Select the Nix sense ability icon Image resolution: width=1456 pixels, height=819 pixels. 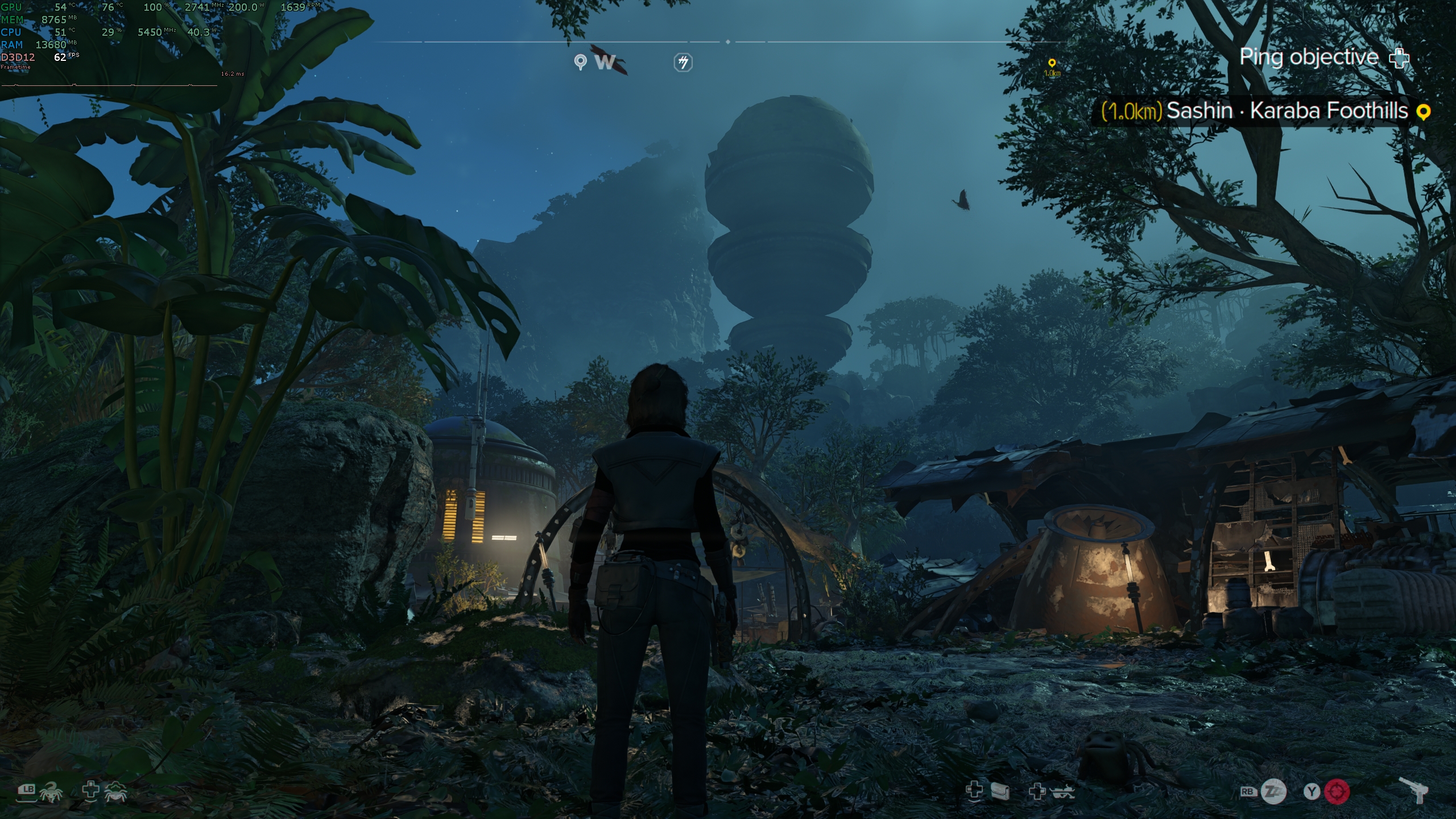click(115, 792)
